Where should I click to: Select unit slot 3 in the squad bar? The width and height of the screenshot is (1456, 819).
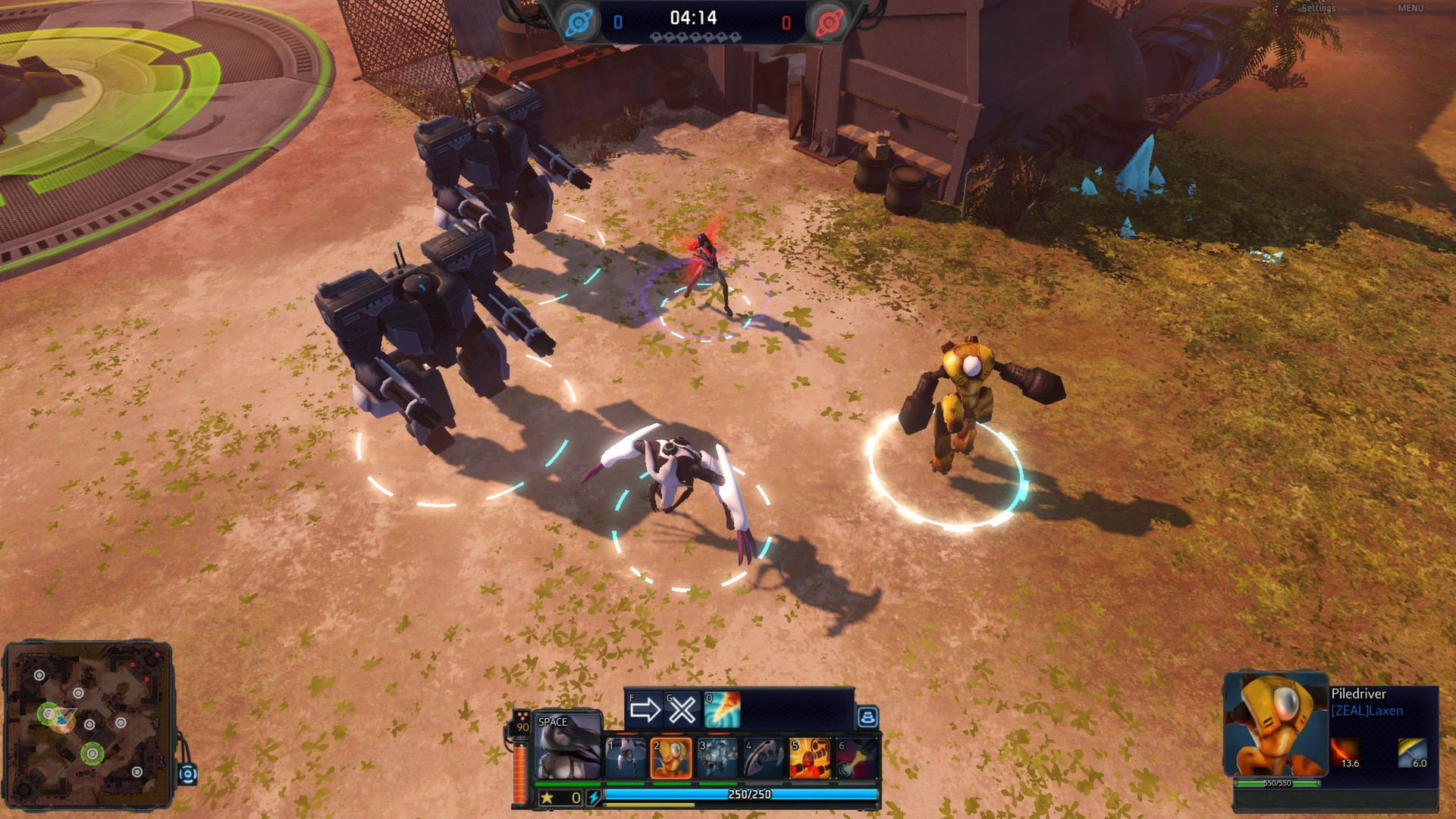click(717, 758)
